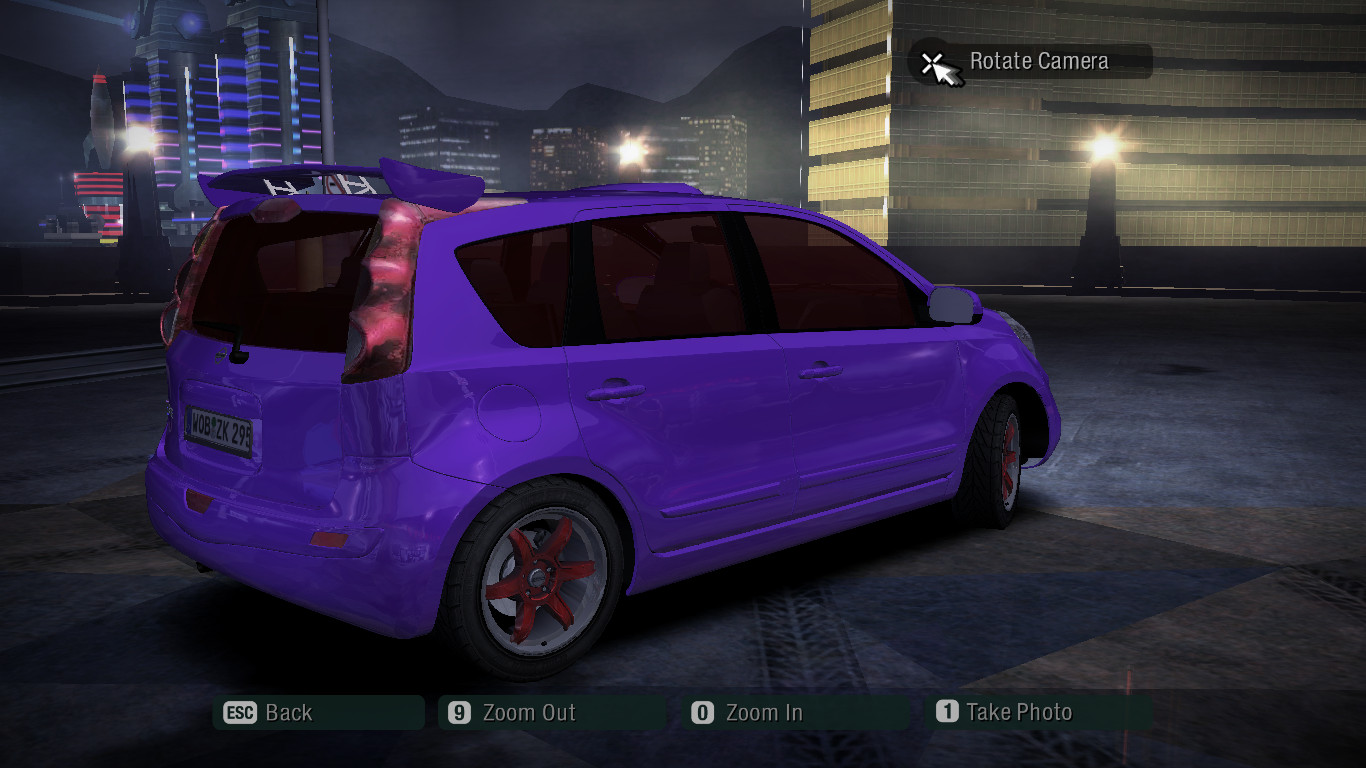Viewport: 1366px width, 768px height.
Task: Click the "0" key icon for Zoom In
Action: click(x=703, y=712)
